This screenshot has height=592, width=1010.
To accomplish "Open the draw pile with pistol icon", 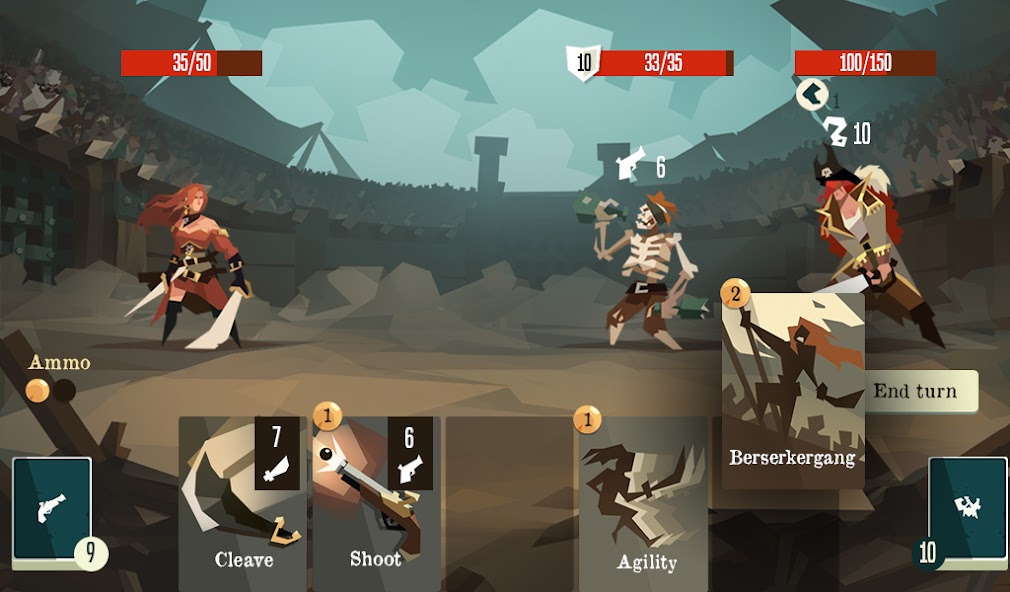I will pyautogui.click(x=52, y=510).
